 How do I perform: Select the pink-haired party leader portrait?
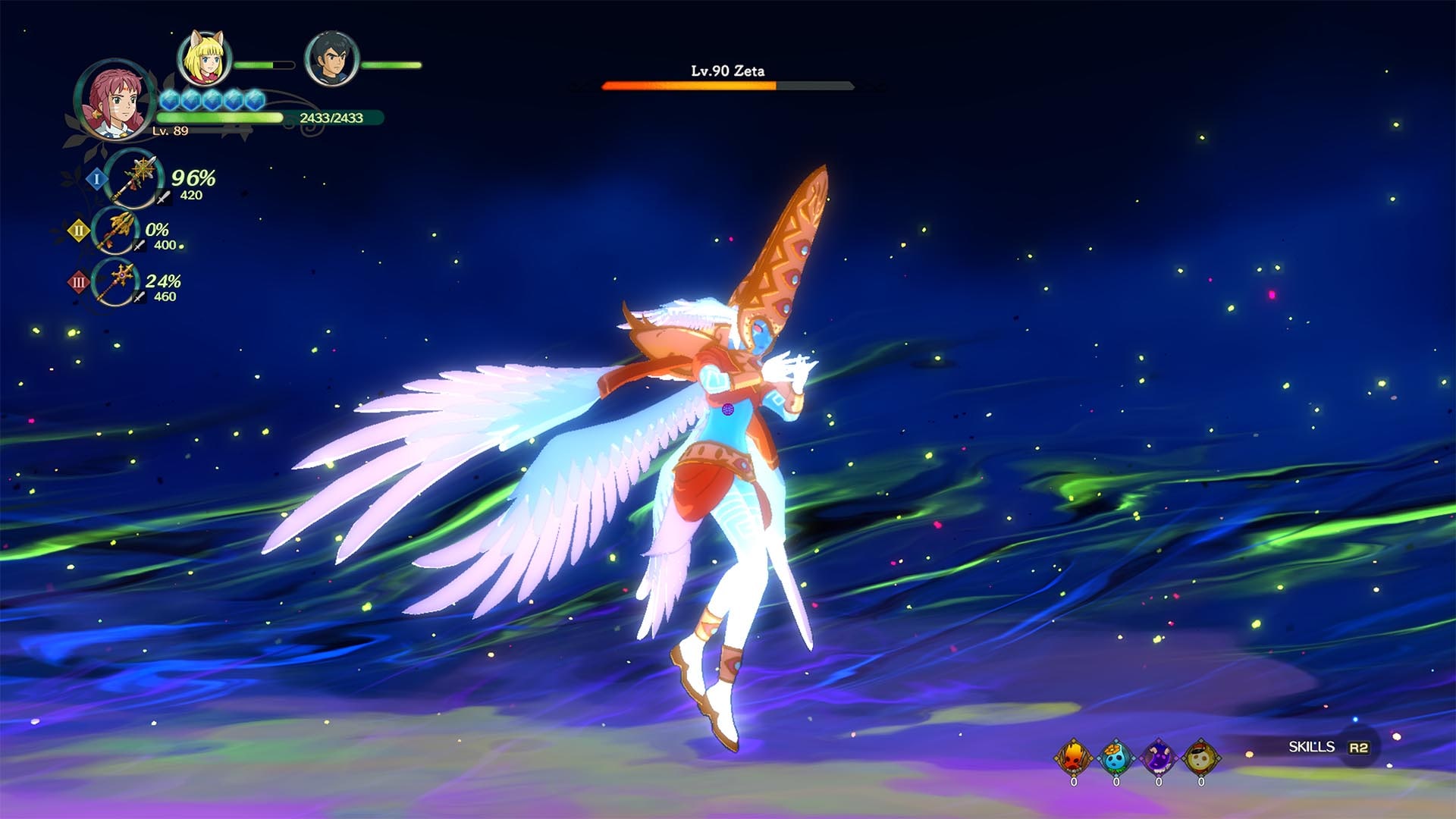[115, 99]
